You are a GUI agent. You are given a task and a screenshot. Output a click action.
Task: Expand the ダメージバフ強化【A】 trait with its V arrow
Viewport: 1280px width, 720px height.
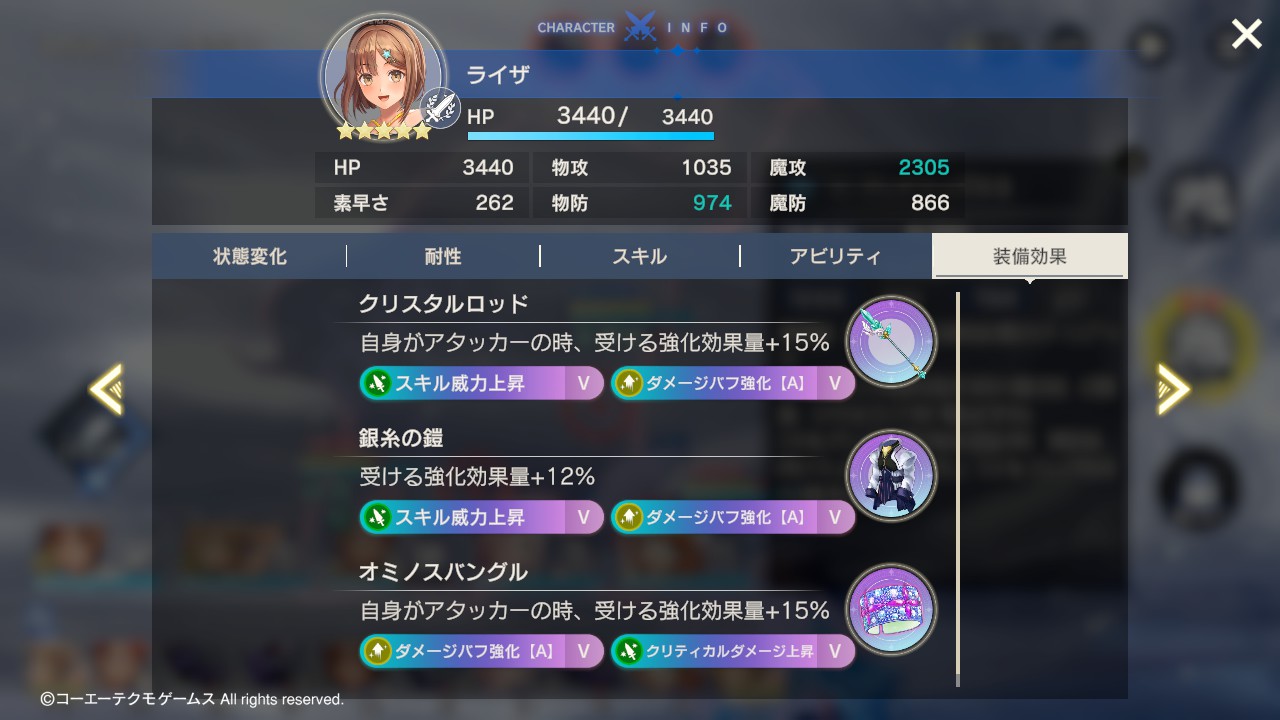pyautogui.click(x=833, y=384)
